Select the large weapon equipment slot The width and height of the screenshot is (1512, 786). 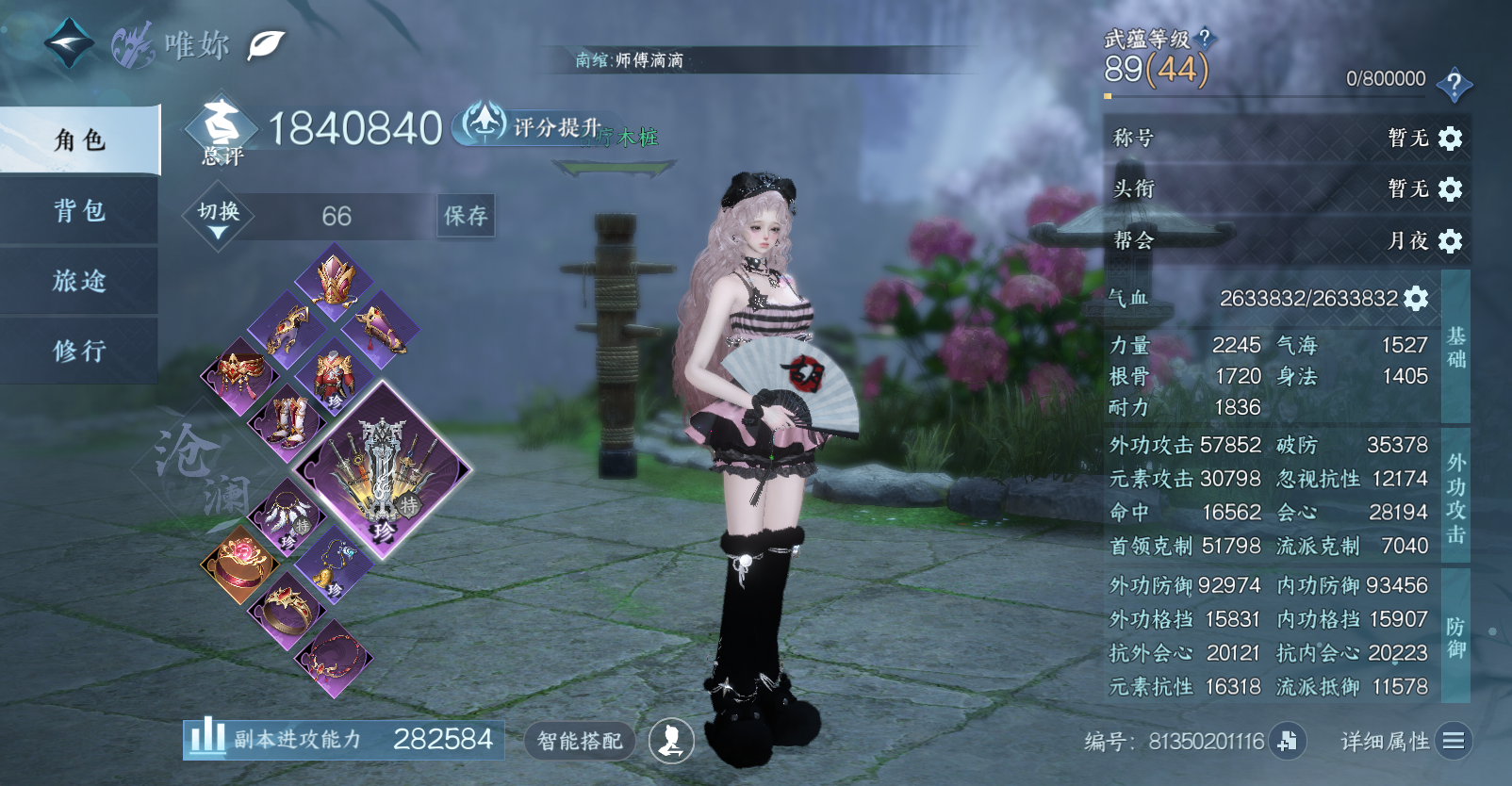tap(382, 471)
